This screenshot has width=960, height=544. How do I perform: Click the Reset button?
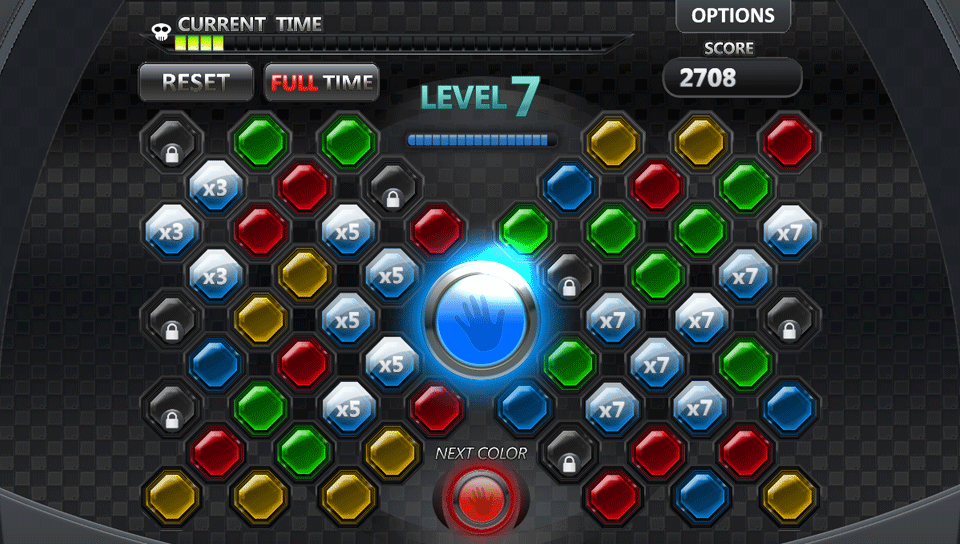pos(196,82)
